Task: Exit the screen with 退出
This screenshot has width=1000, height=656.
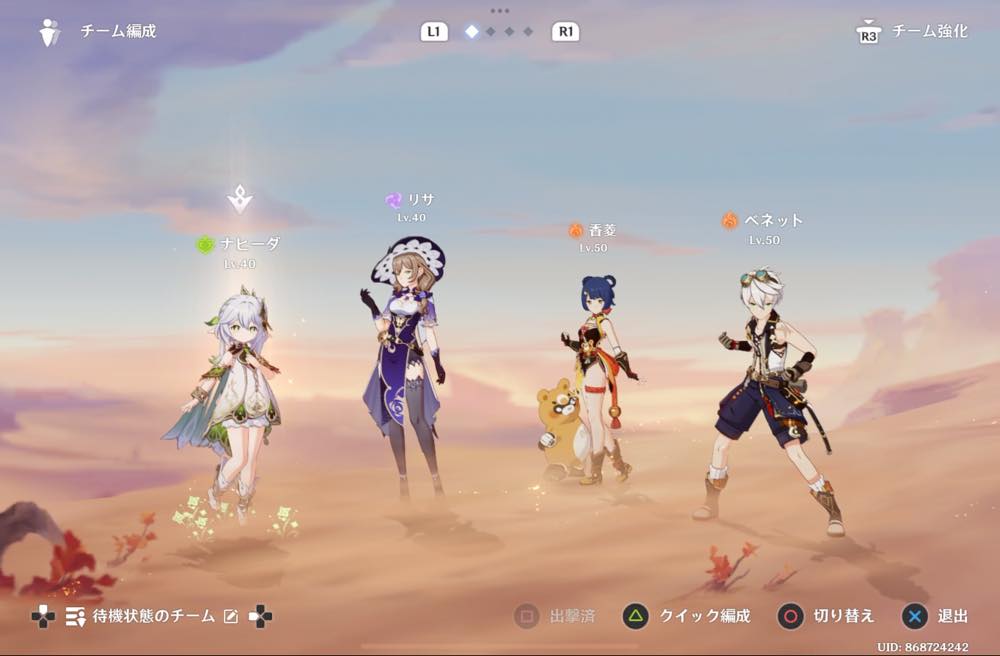Action: point(938,616)
